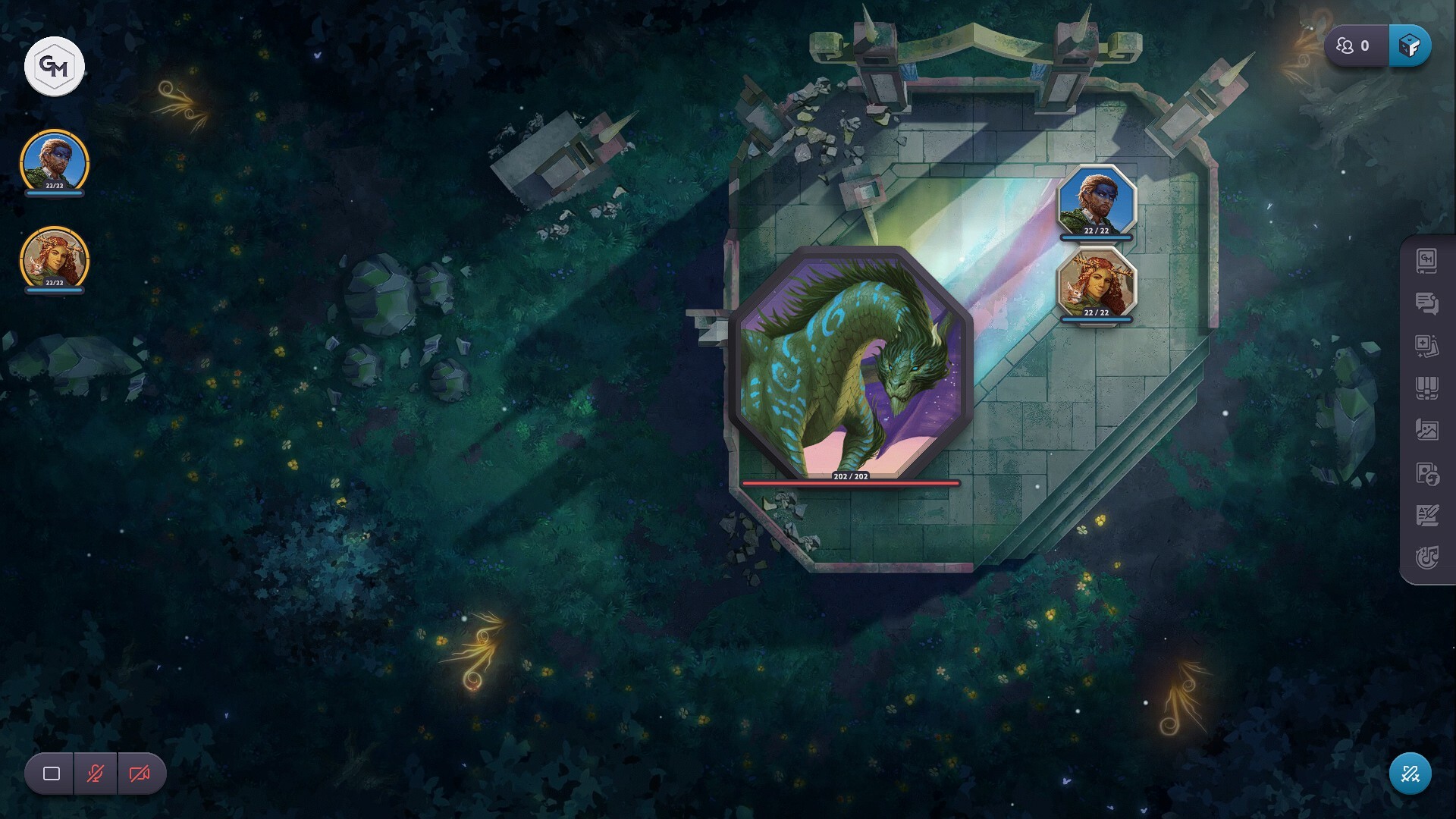Open the GM book sidebar icon
Image resolution: width=1456 pixels, height=819 pixels.
[x=1426, y=261]
